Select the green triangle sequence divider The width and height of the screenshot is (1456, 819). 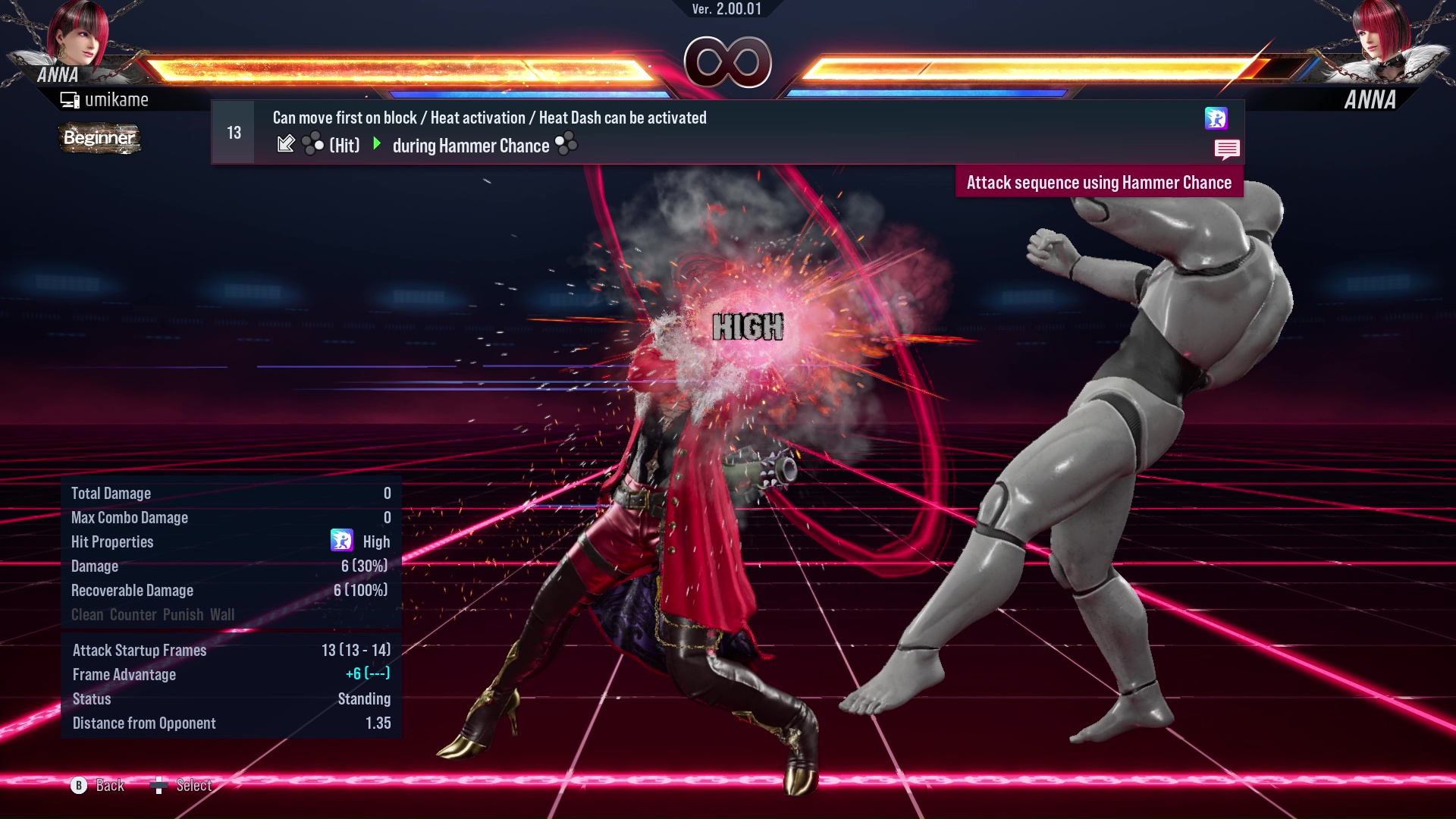(377, 144)
